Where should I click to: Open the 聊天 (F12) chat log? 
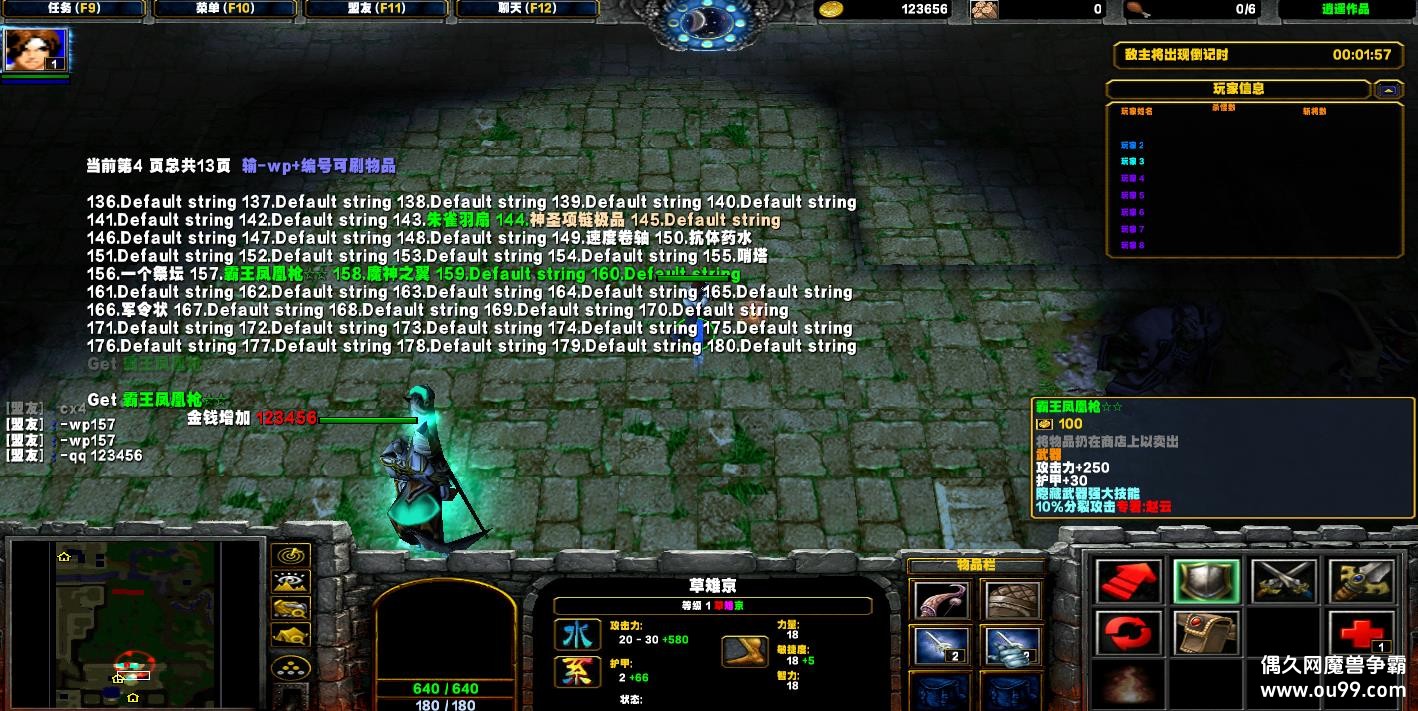coord(527,9)
